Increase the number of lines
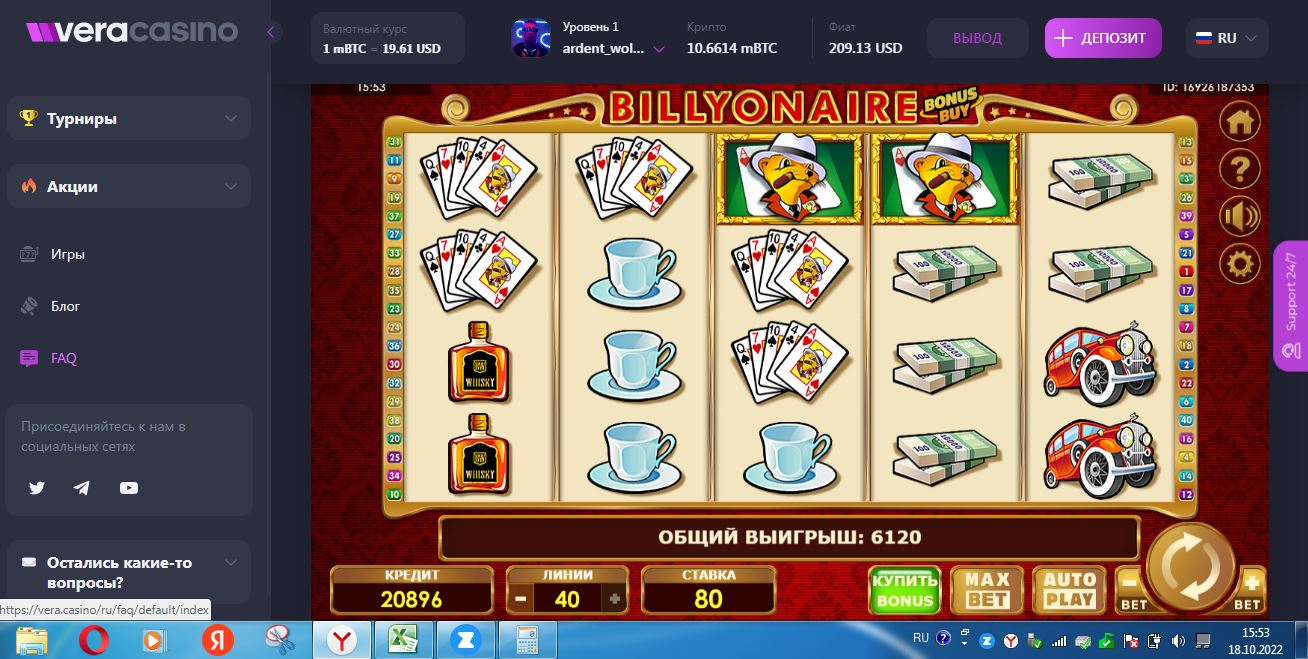This screenshot has height=659, width=1308. [x=615, y=599]
